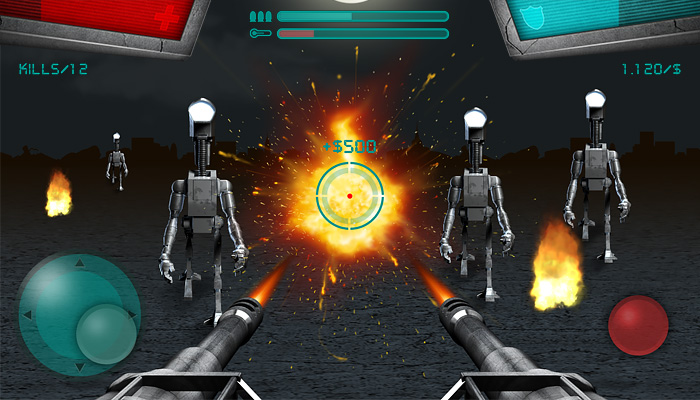Viewport: 700px width, 400px height.
Task: Tap the red fire button
Action: coord(638,325)
